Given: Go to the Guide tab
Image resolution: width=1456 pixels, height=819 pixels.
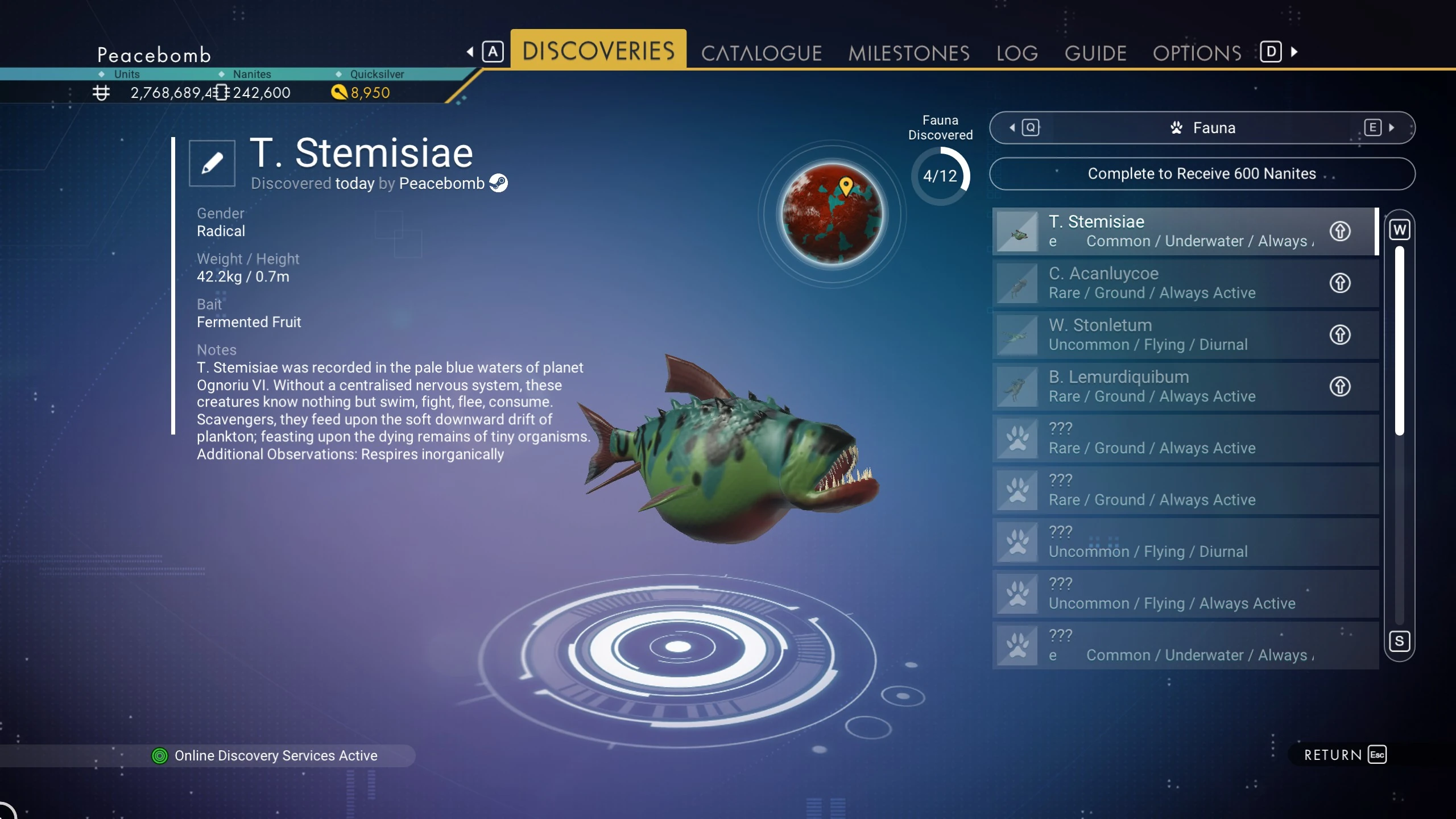Looking at the screenshot, I should click(1095, 53).
